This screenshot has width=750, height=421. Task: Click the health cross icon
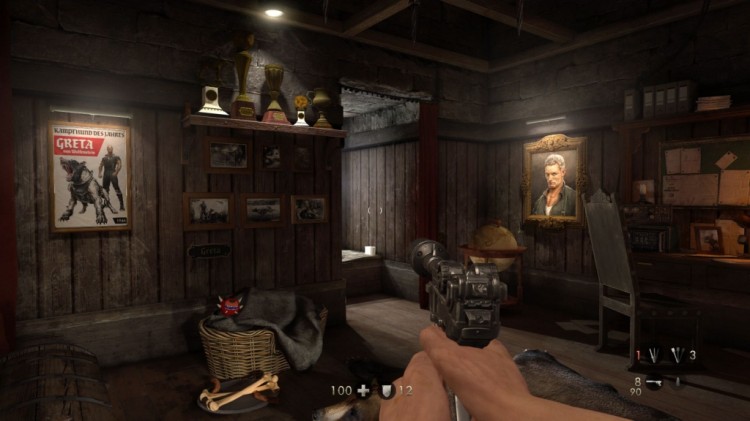363,390
